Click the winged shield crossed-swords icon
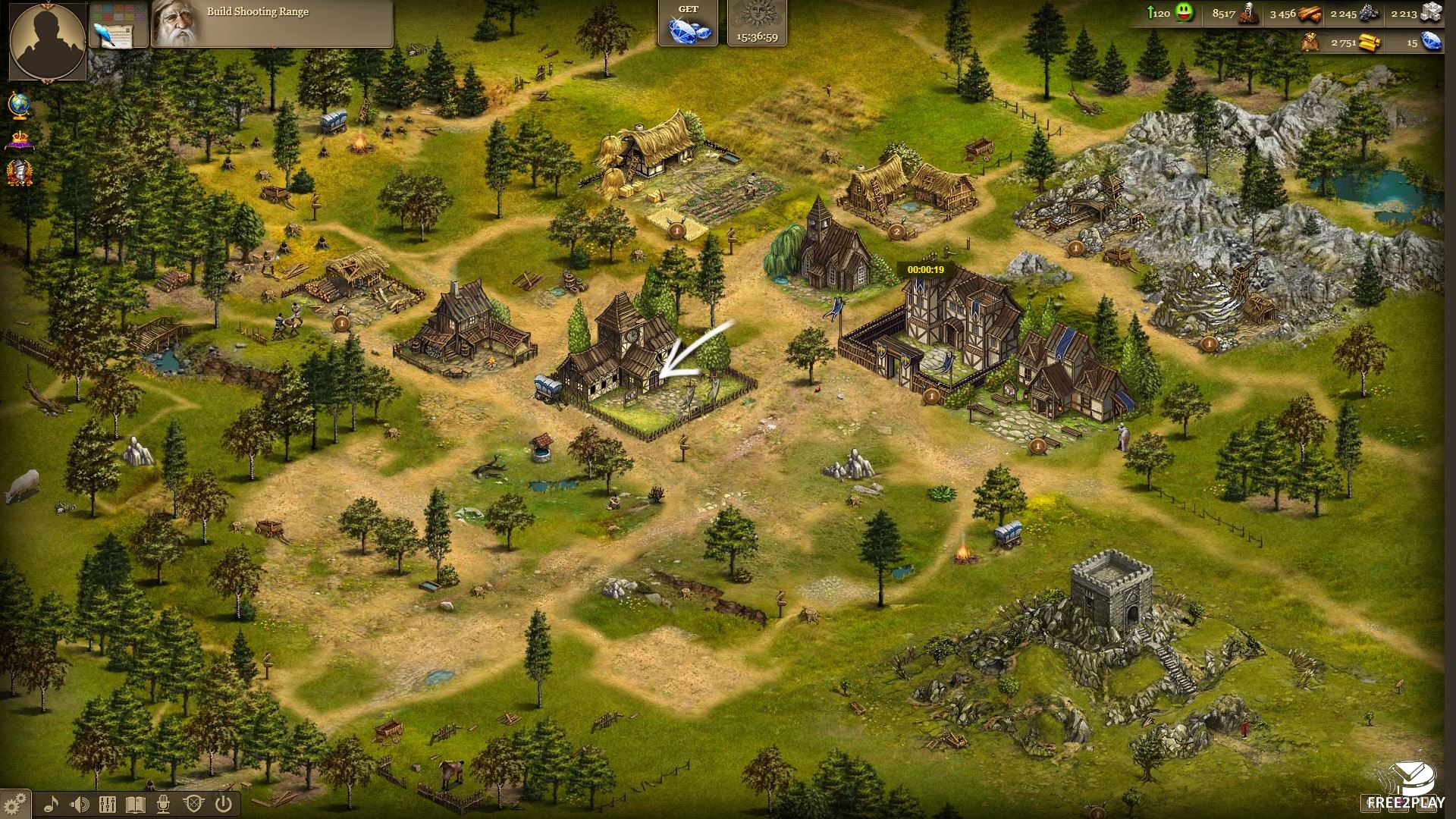This screenshot has height=819, width=1456. coord(193,804)
